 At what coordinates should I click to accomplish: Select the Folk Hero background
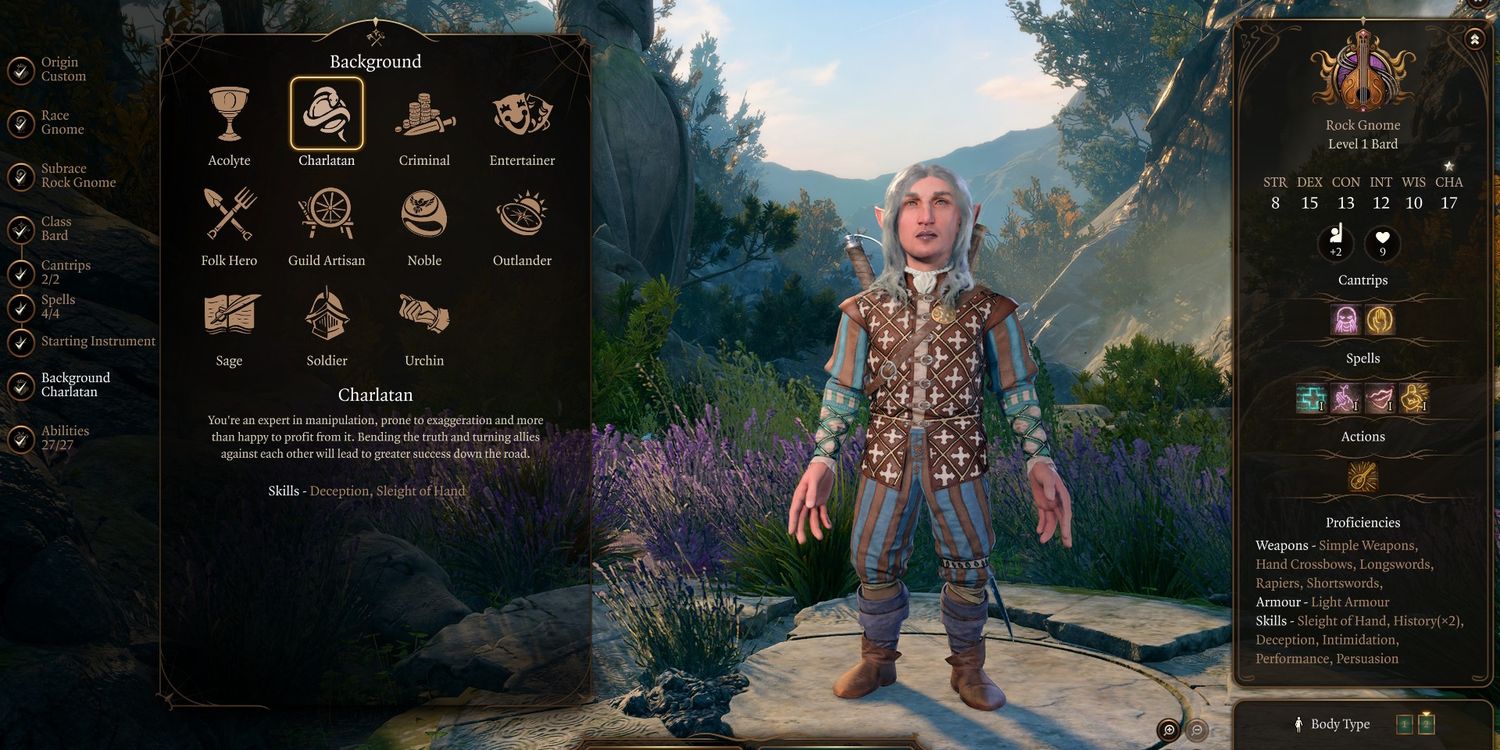click(x=229, y=214)
